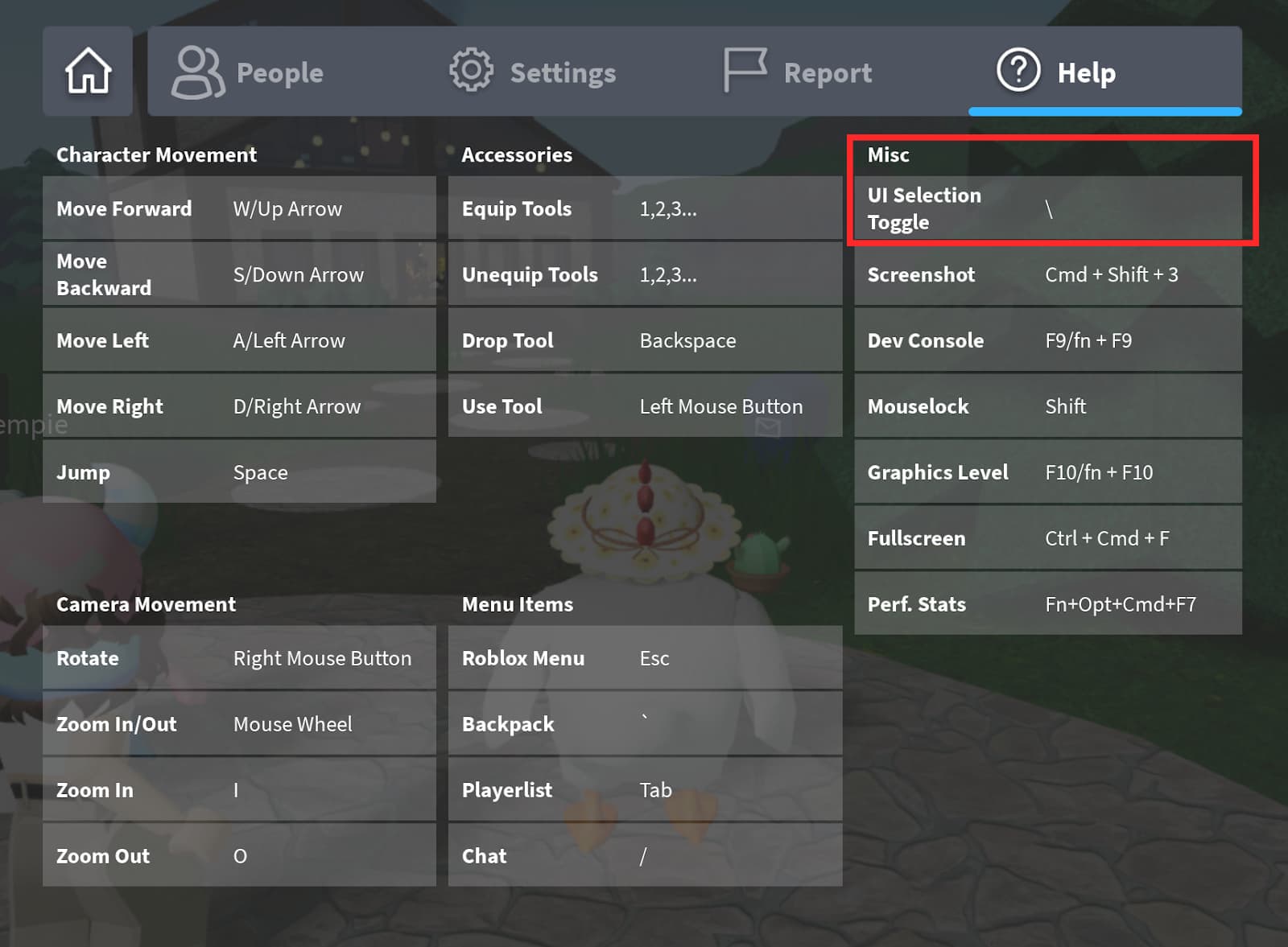This screenshot has height=947, width=1288.
Task: Select the Graphics Level row
Action: (1046, 472)
